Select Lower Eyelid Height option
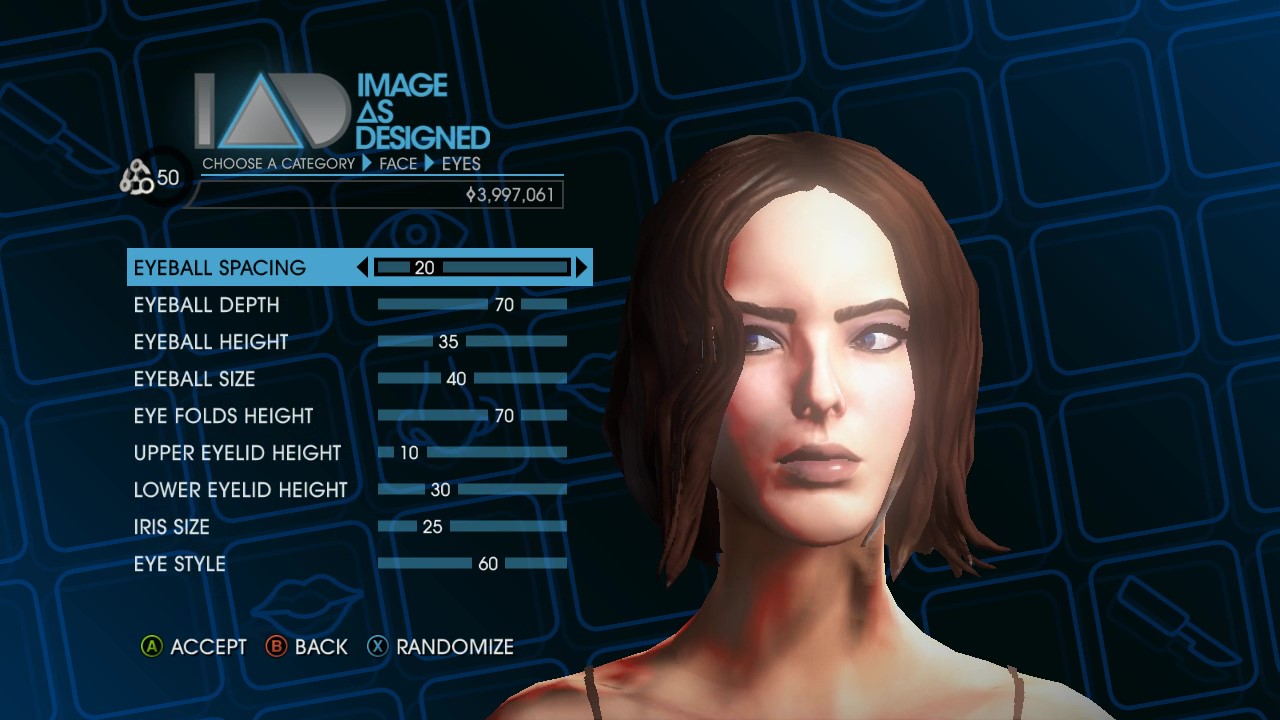 pos(241,490)
